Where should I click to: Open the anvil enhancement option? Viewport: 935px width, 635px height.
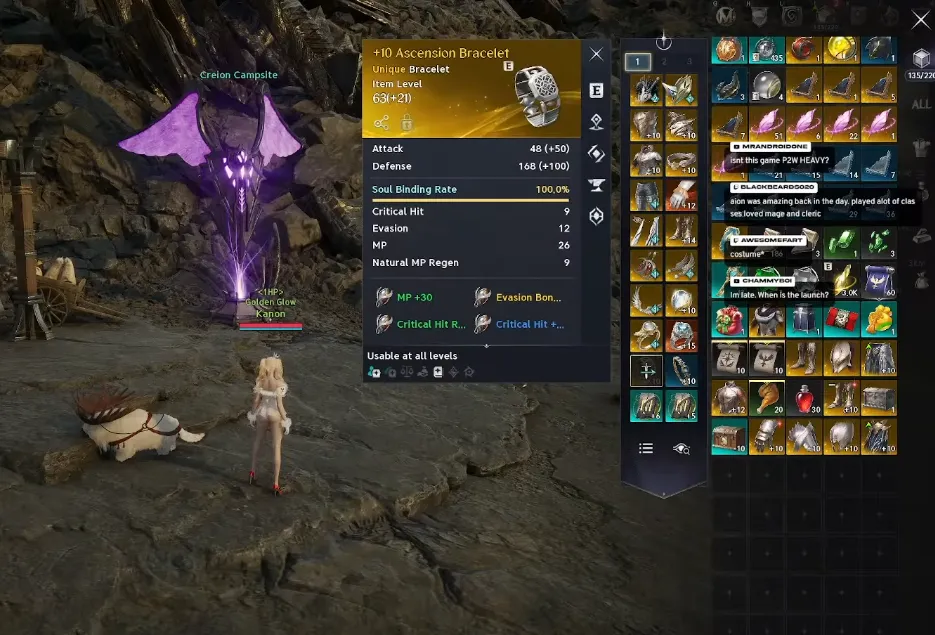coord(596,185)
